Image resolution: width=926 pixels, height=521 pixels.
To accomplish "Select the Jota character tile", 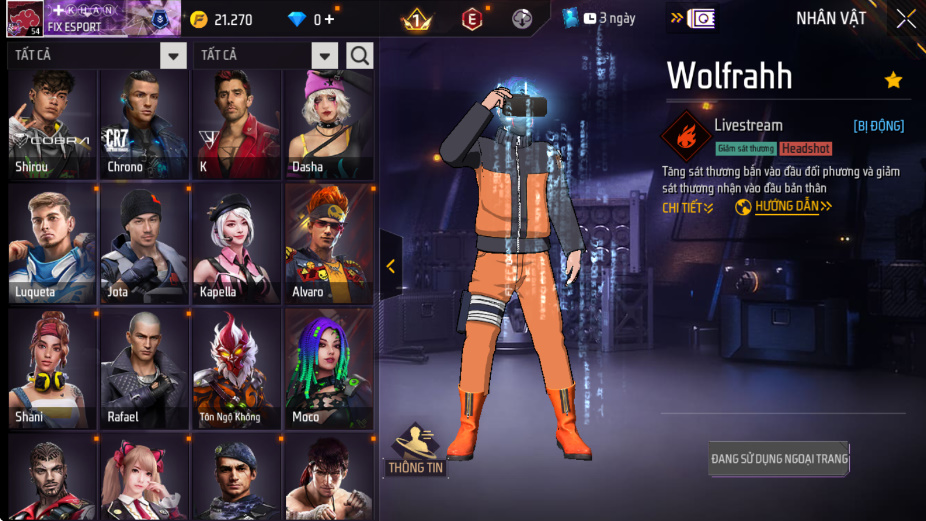I will pos(144,244).
